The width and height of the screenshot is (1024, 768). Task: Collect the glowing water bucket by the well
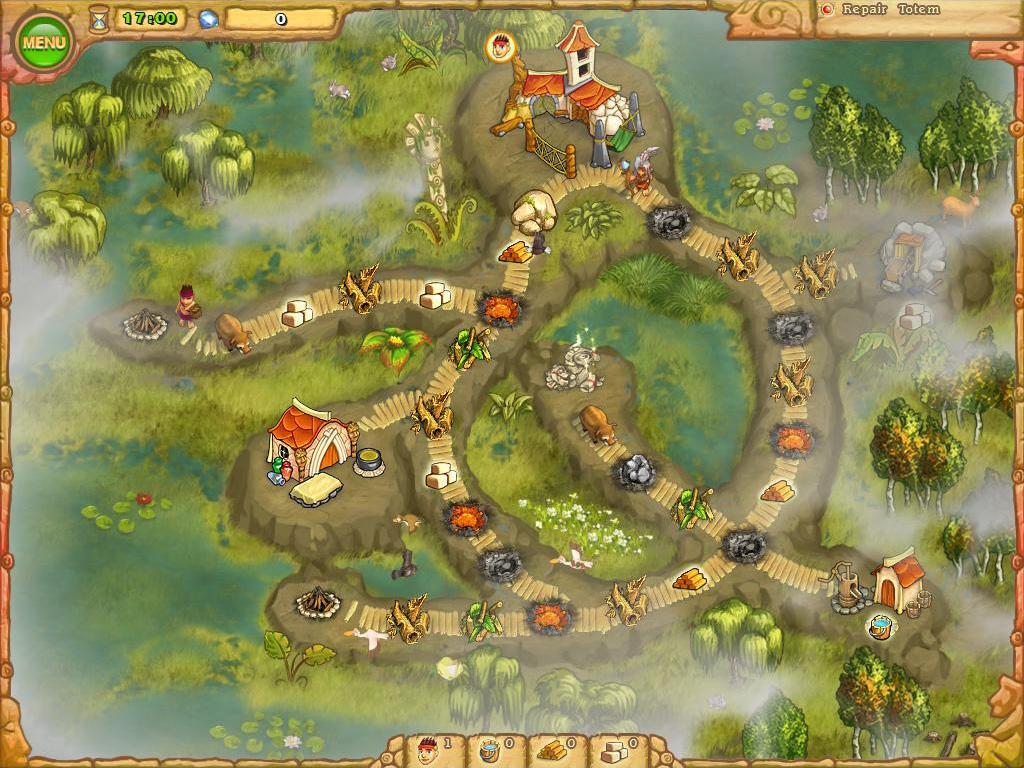(881, 628)
